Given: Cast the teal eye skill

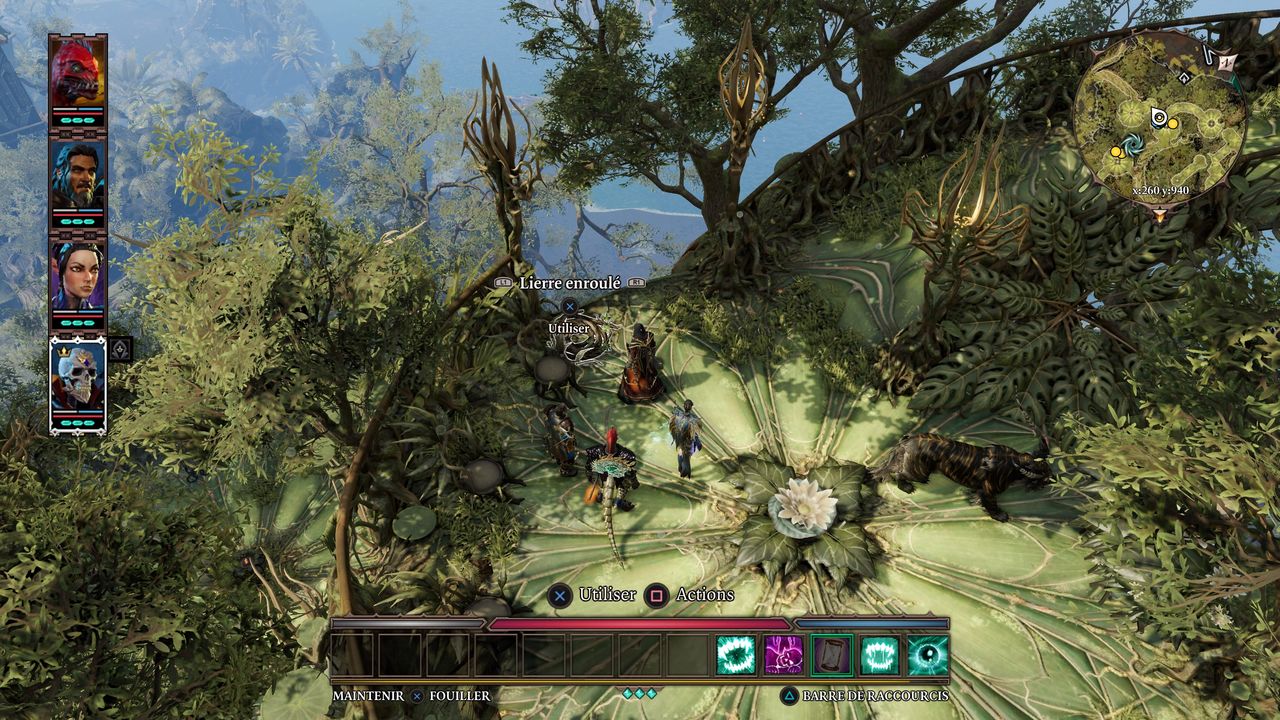Looking at the screenshot, I should click(x=928, y=655).
